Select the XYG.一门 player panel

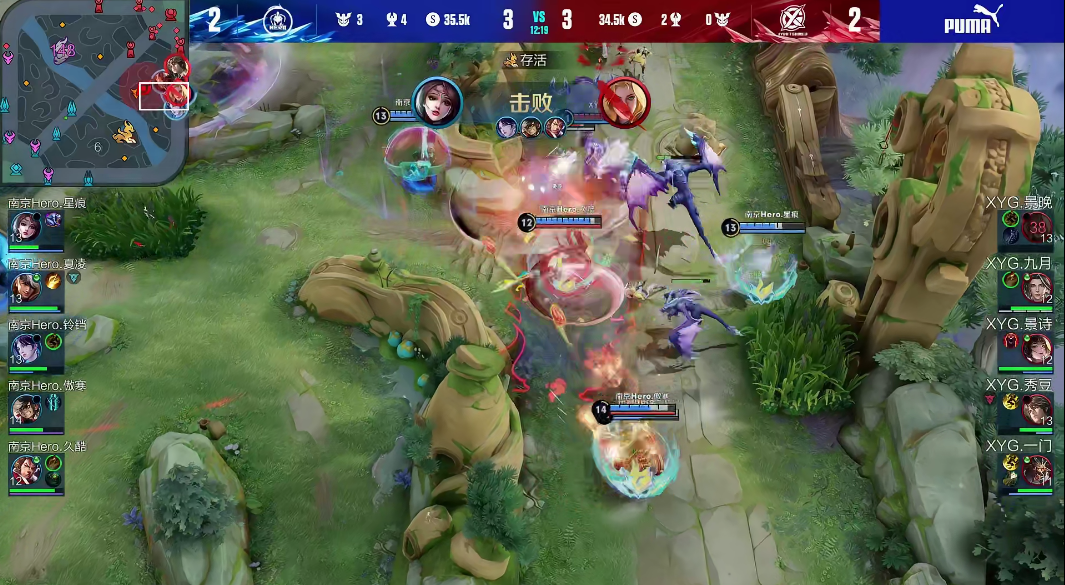(x=1037, y=470)
